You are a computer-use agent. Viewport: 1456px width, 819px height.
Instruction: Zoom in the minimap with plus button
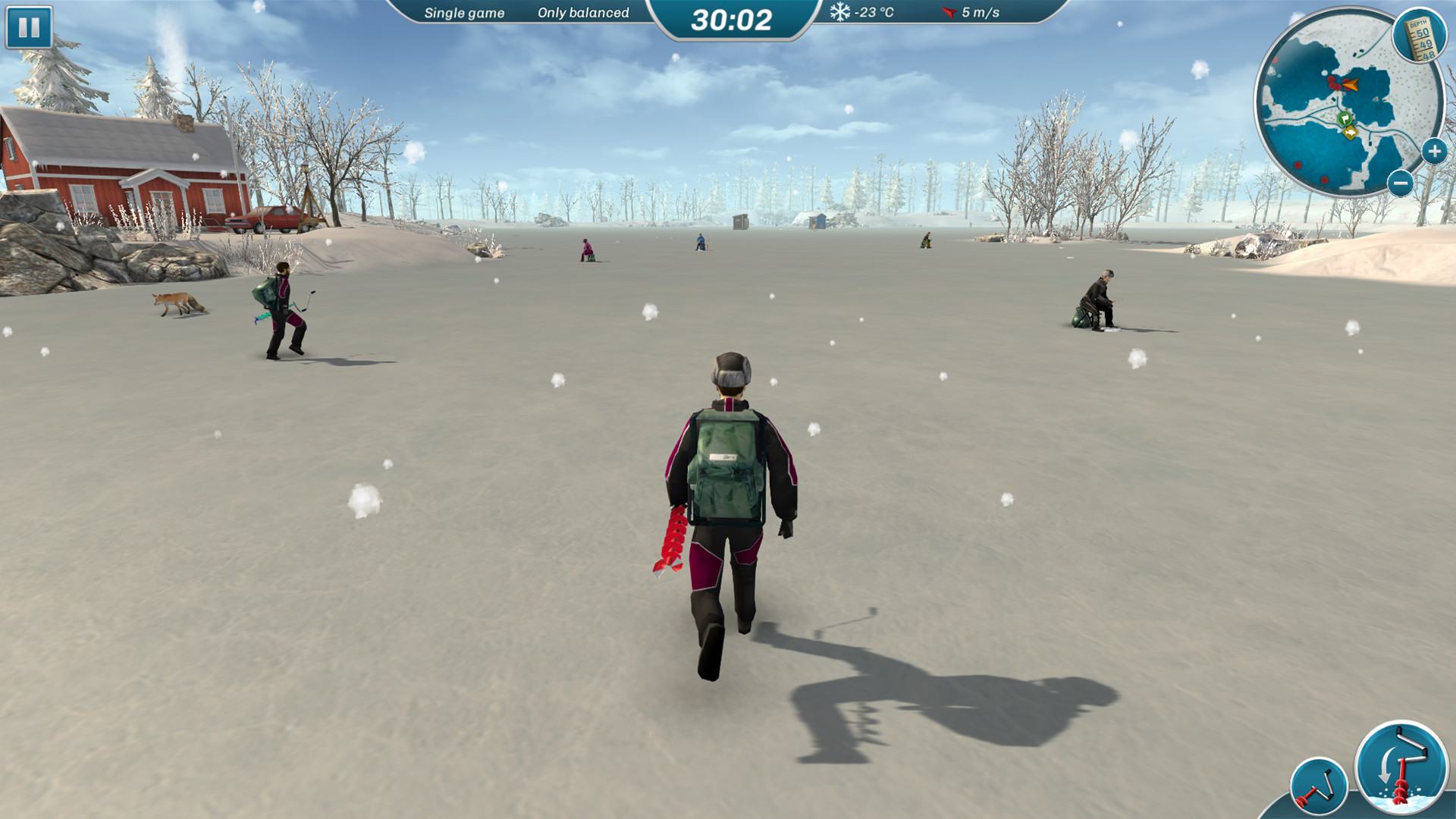[x=1434, y=152]
